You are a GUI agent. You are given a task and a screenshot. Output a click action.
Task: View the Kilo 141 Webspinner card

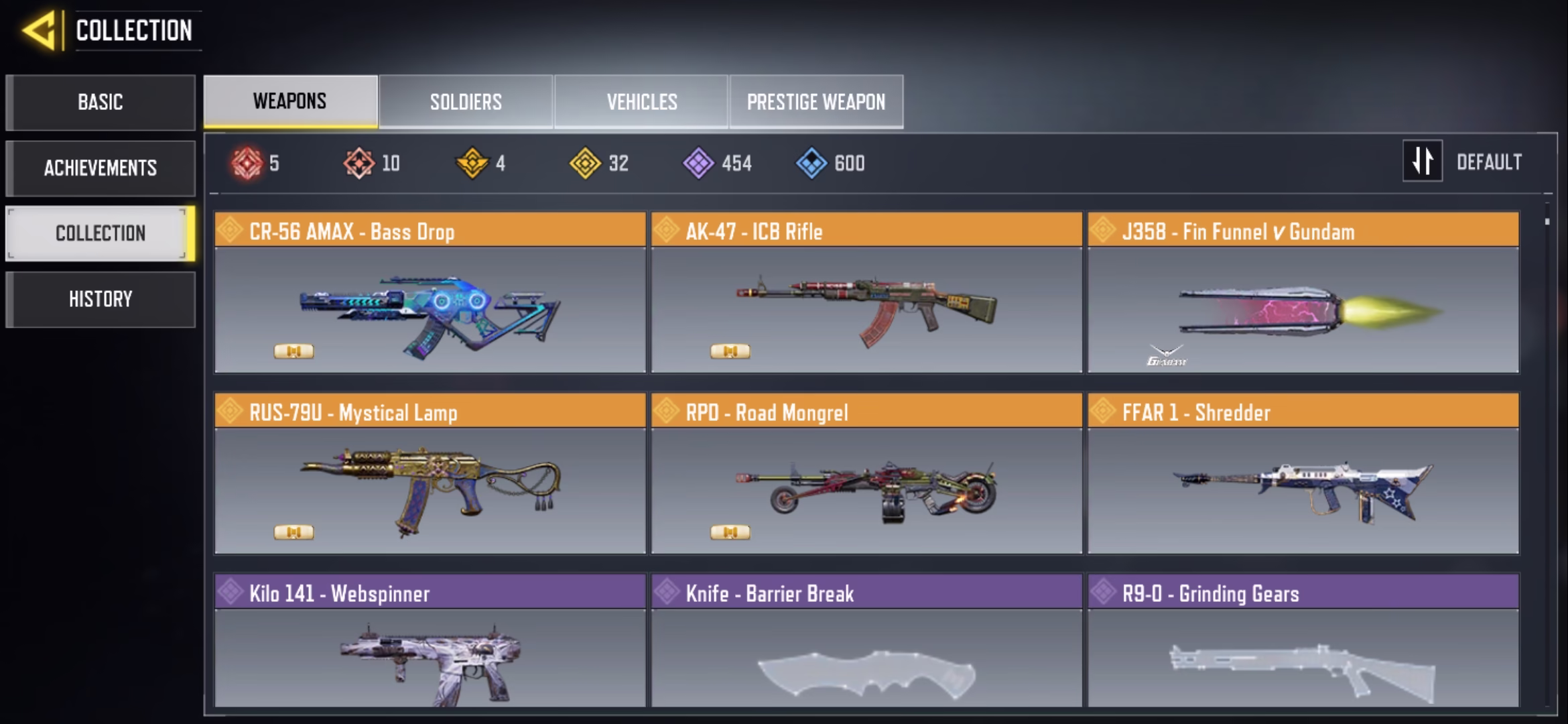[x=430, y=640]
